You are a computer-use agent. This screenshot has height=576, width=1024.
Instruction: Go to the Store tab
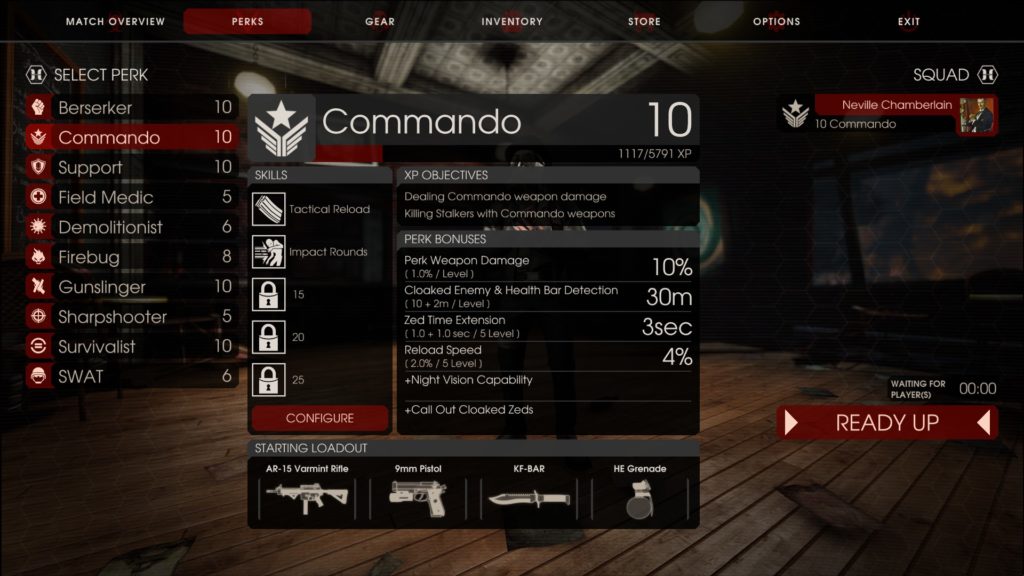(644, 22)
